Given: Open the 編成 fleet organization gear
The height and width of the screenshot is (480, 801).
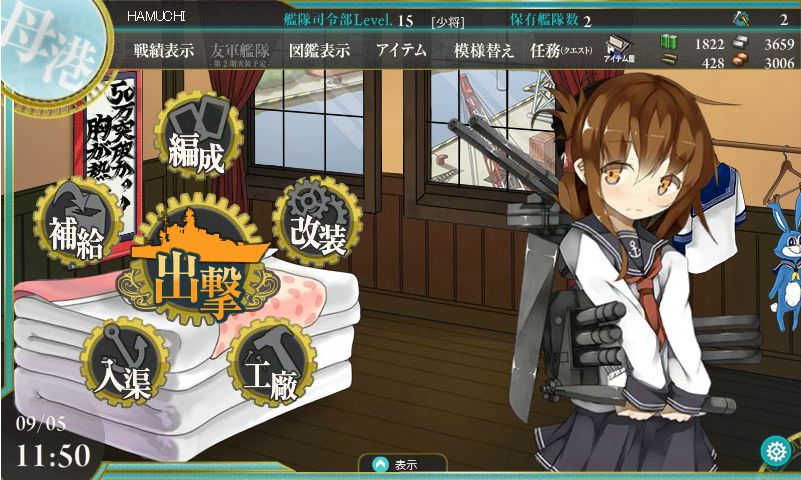Looking at the screenshot, I should [x=196, y=146].
